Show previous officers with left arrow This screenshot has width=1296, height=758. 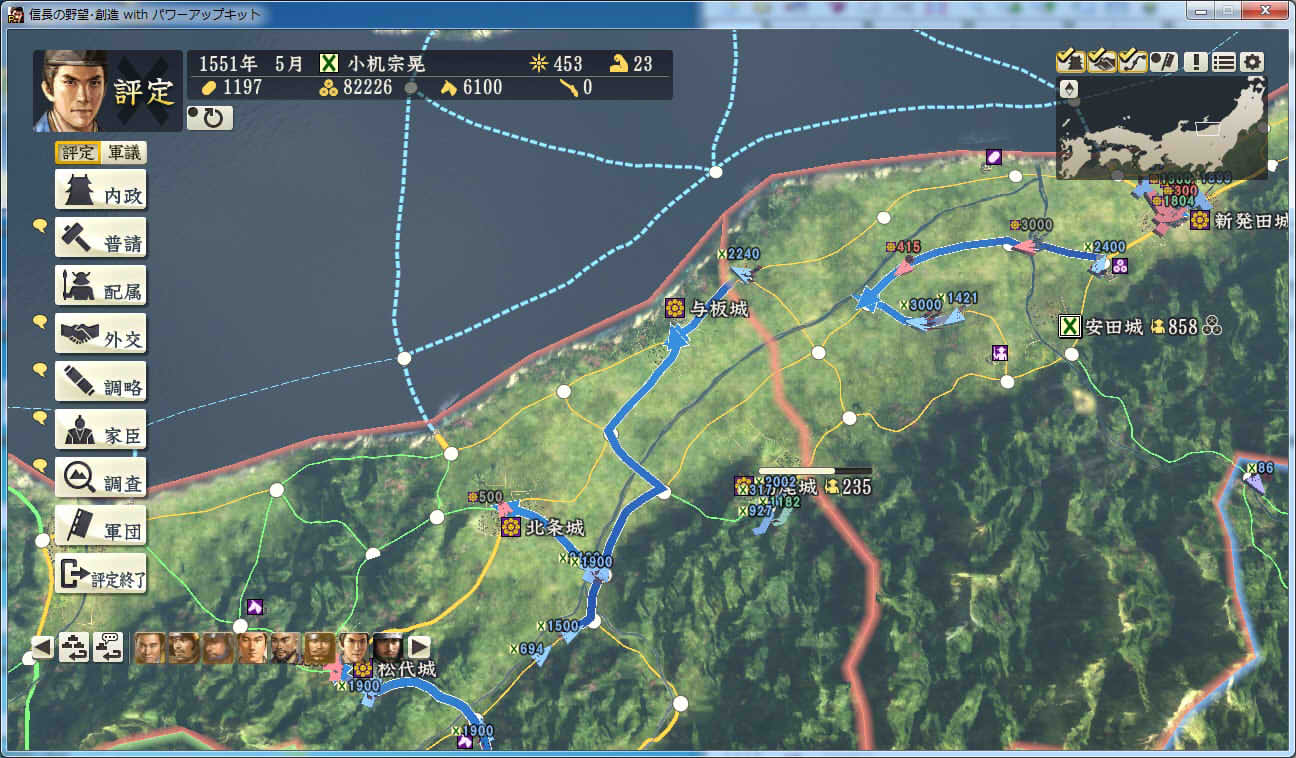tap(42, 647)
